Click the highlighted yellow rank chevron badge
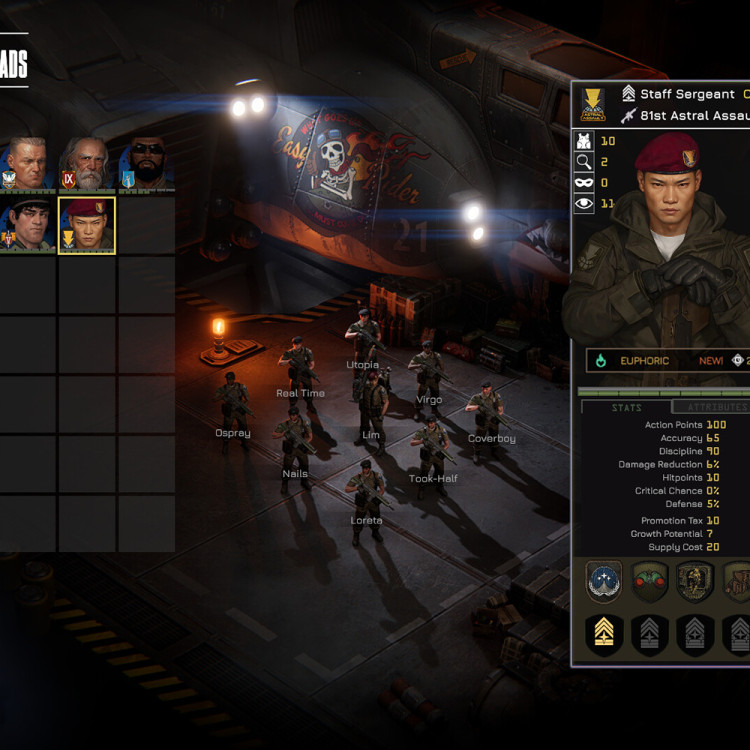 click(x=603, y=634)
